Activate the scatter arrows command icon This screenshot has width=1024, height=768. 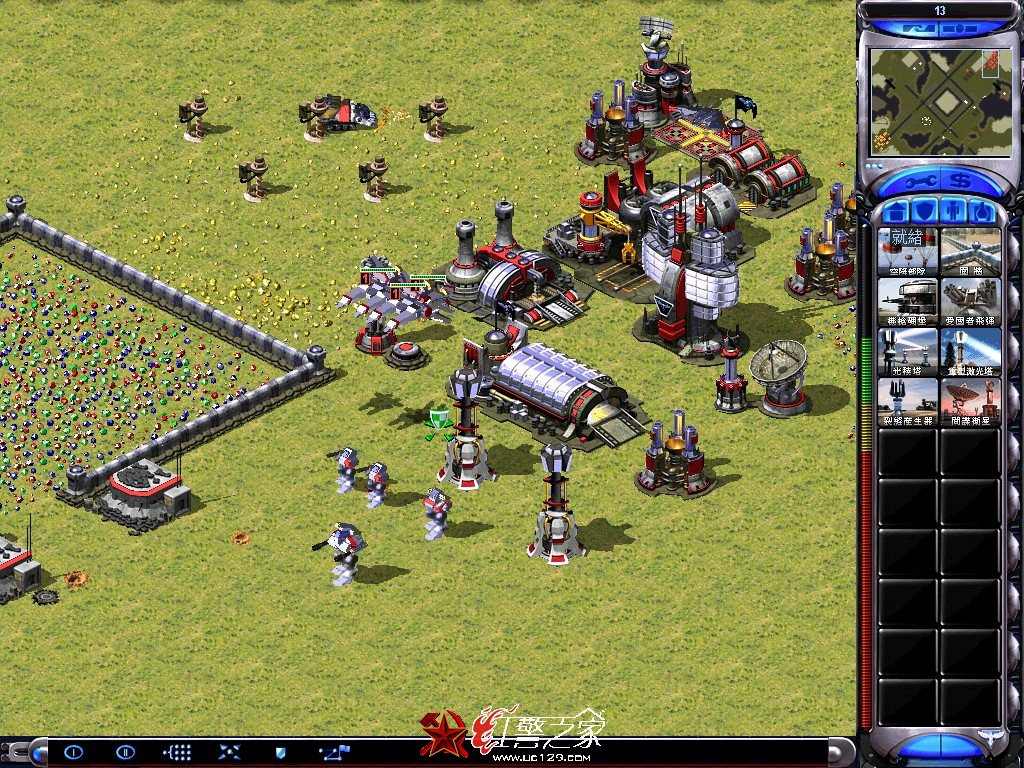pos(228,752)
